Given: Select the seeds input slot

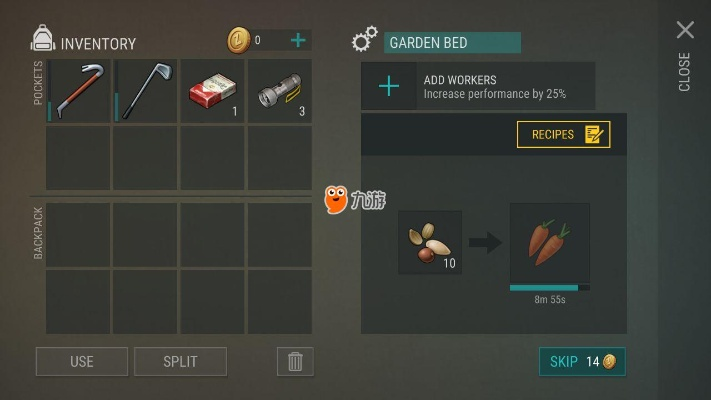Looking at the screenshot, I should (x=430, y=242).
